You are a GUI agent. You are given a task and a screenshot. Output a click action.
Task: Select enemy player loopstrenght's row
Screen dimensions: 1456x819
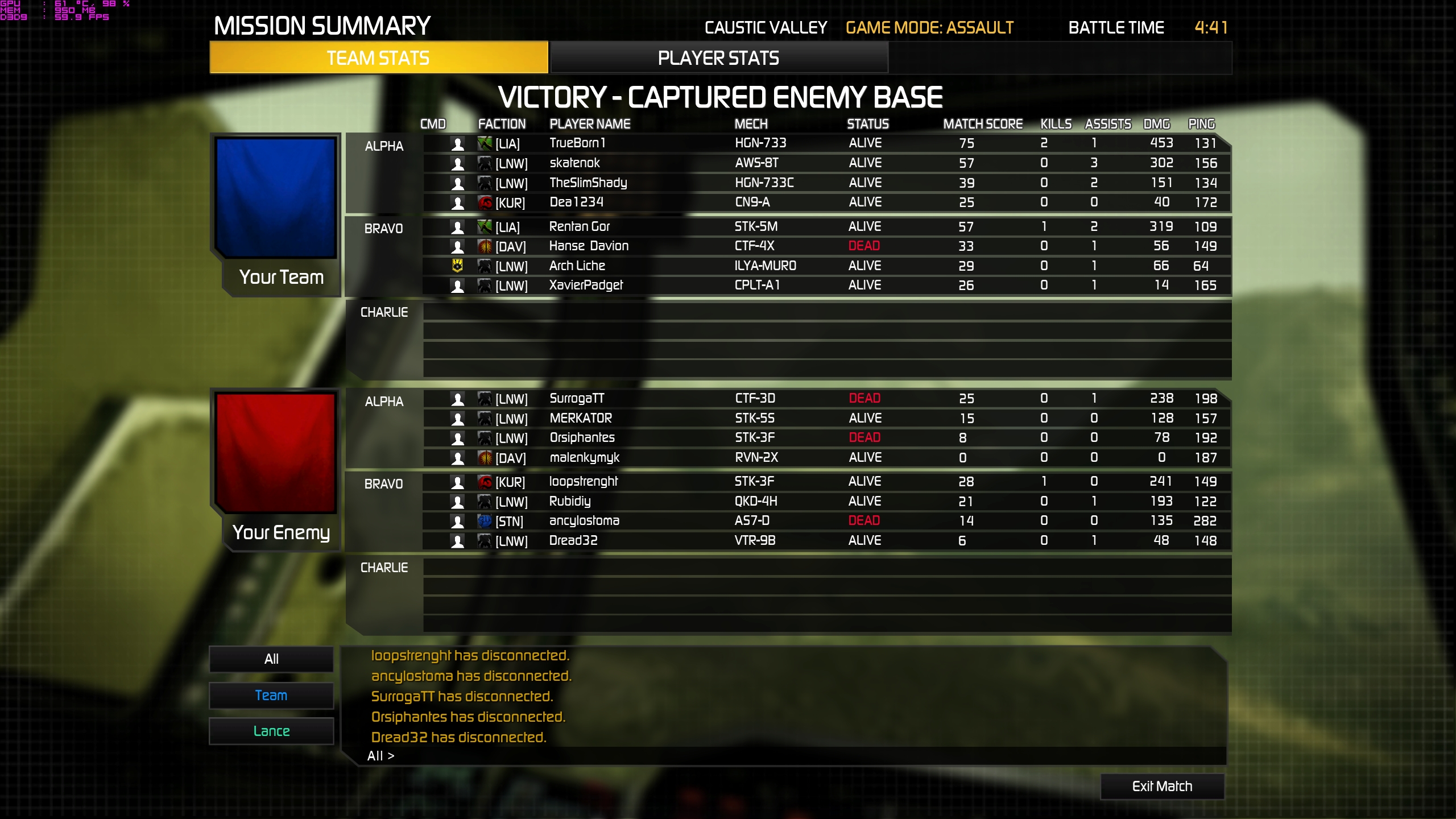click(583, 482)
